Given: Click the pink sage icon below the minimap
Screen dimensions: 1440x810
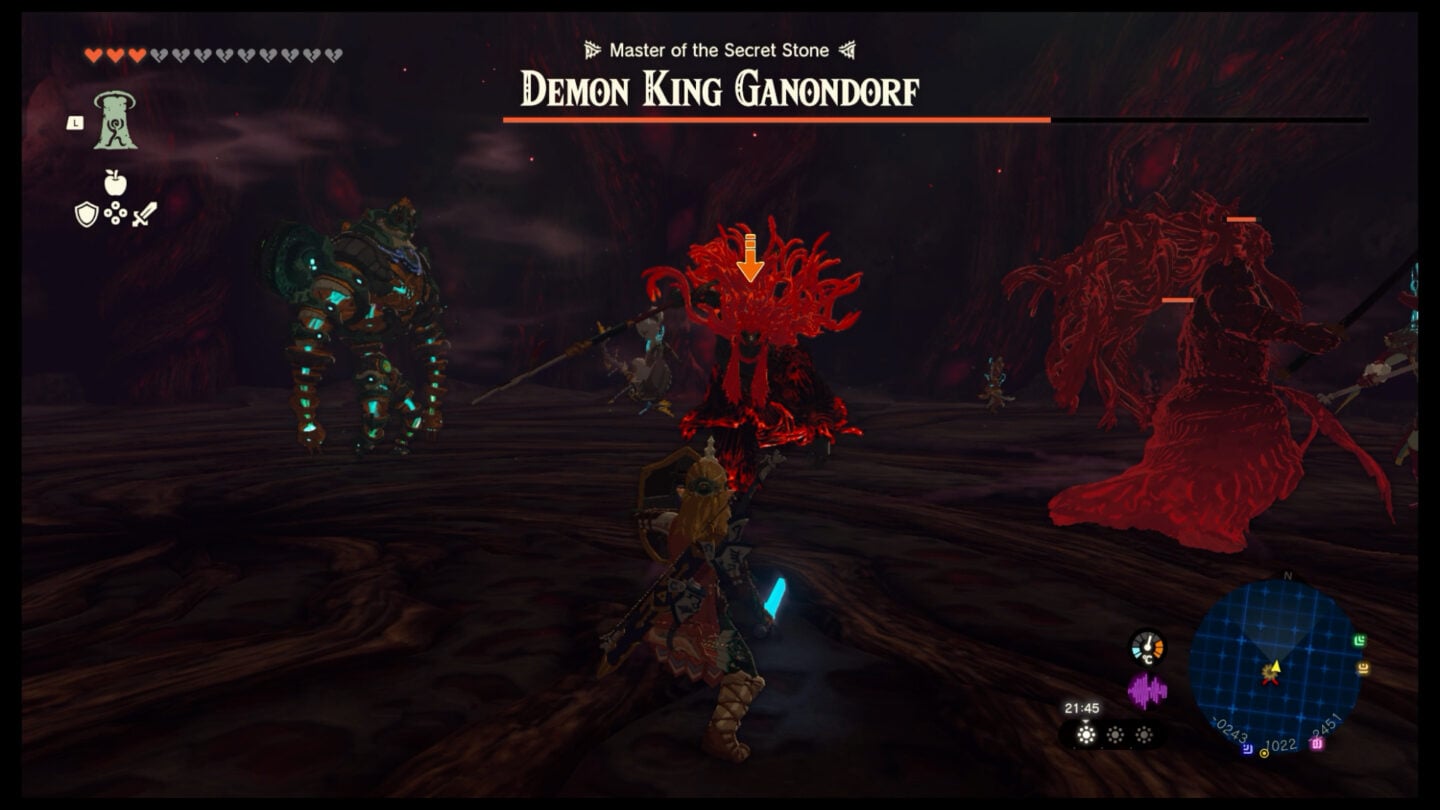Looking at the screenshot, I should pyautogui.click(x=1316, y=745).
